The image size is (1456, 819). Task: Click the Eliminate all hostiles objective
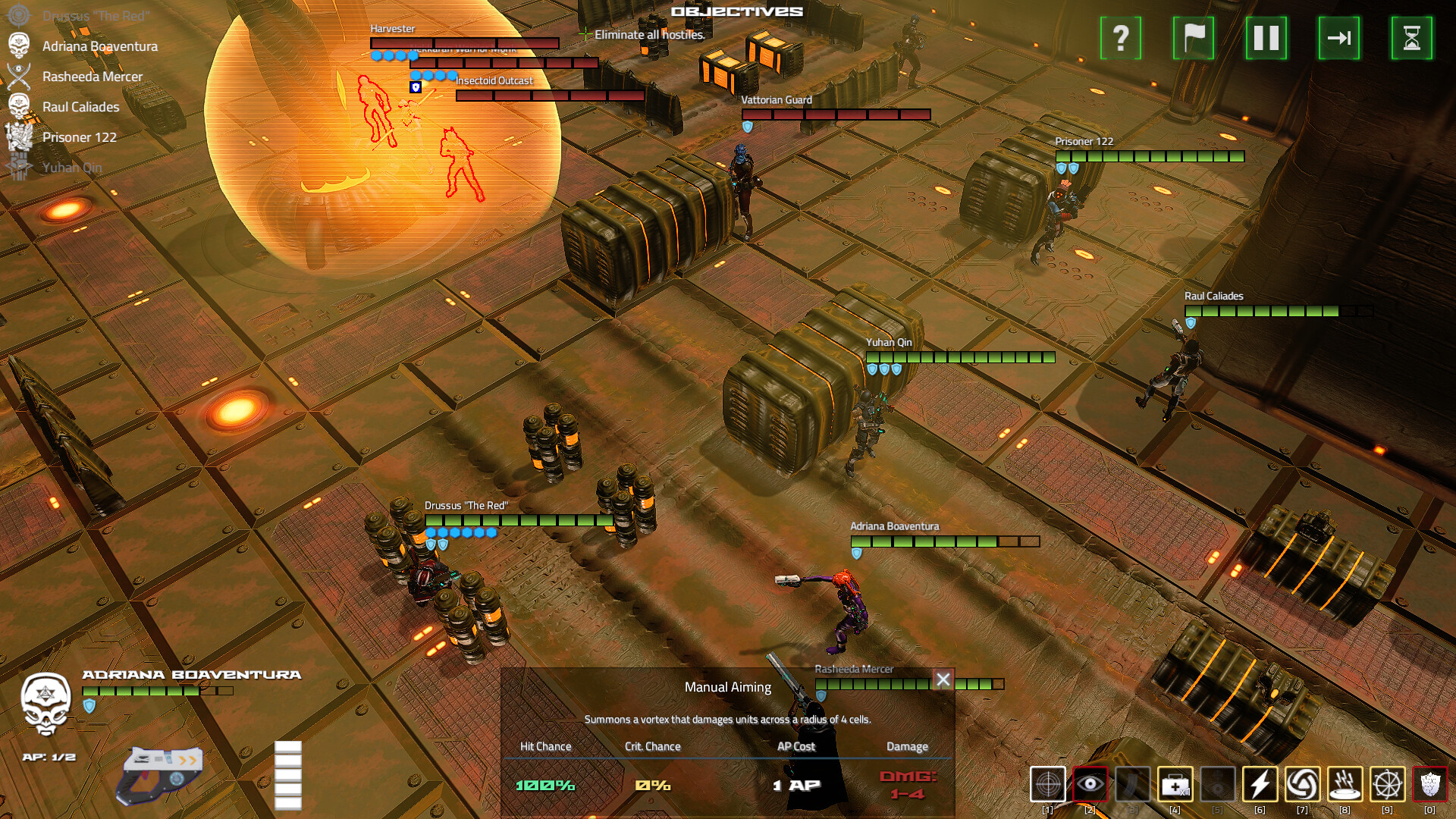pos(649,34)
